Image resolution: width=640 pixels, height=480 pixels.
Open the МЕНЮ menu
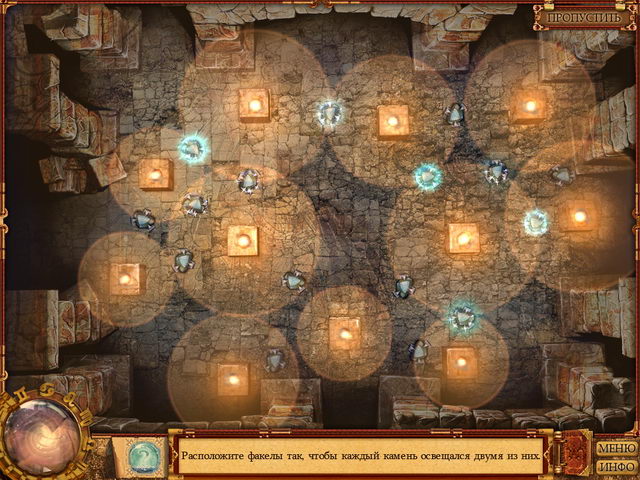[x=616, y=448]
